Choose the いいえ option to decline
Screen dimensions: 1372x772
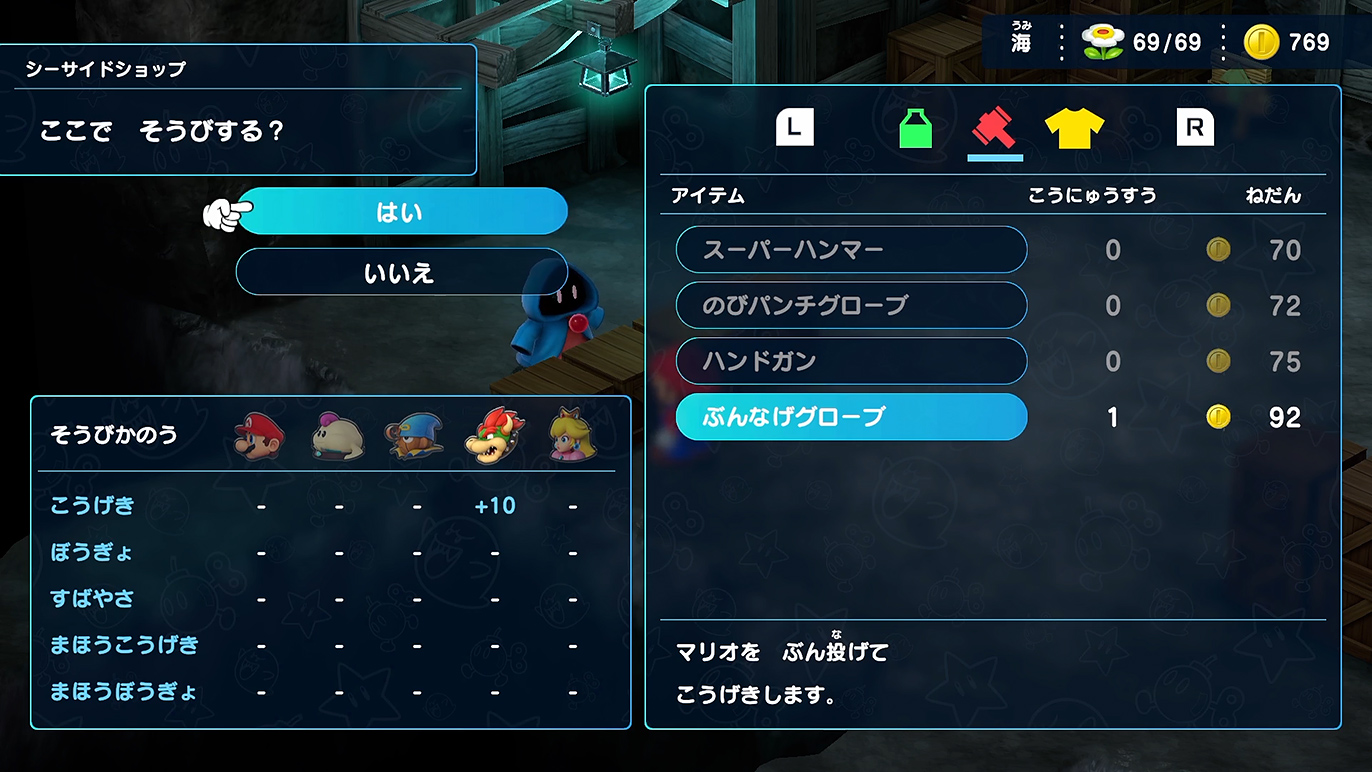[401, 273]
